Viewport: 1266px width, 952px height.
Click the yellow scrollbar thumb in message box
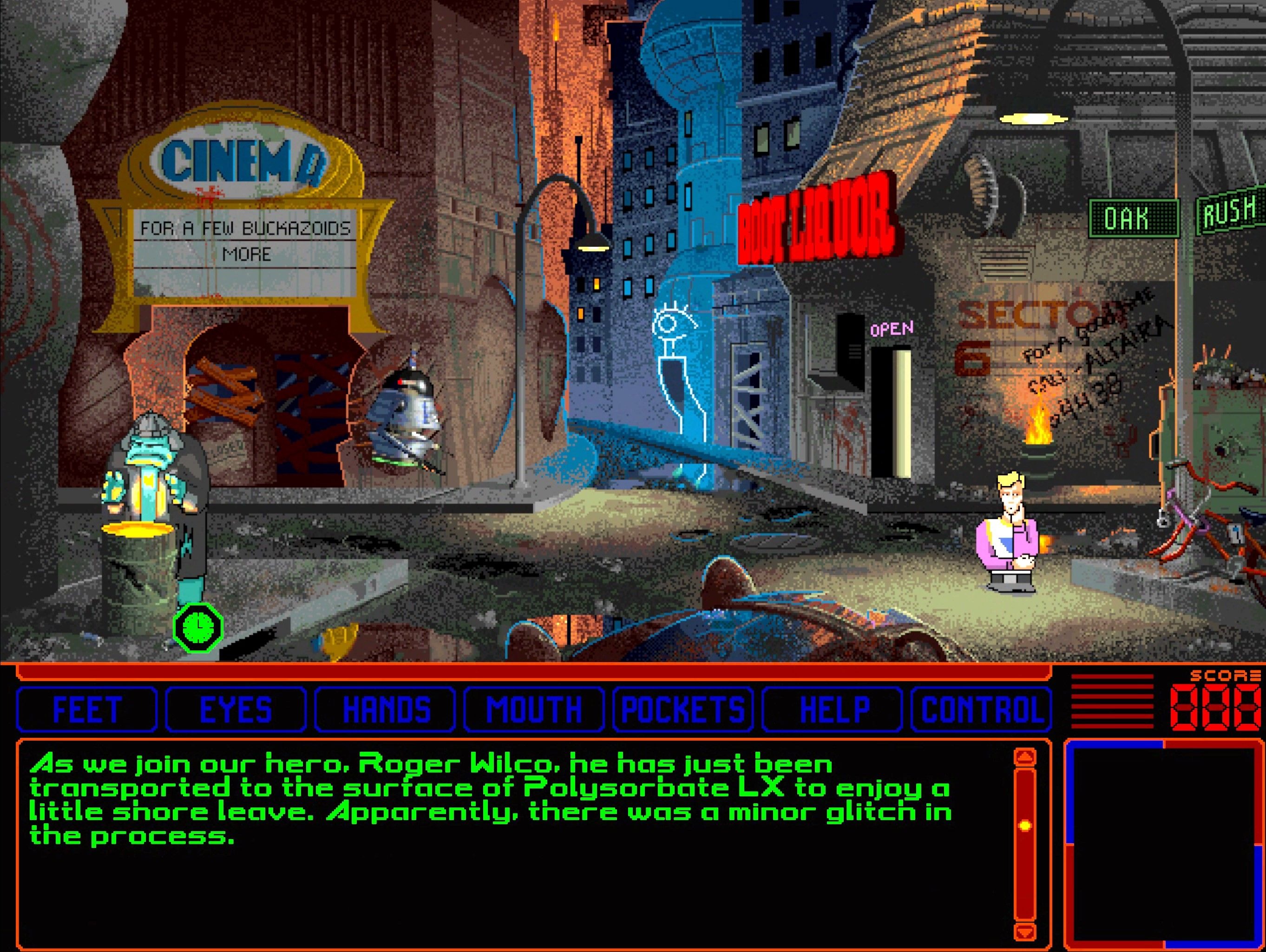(1024, 826)
